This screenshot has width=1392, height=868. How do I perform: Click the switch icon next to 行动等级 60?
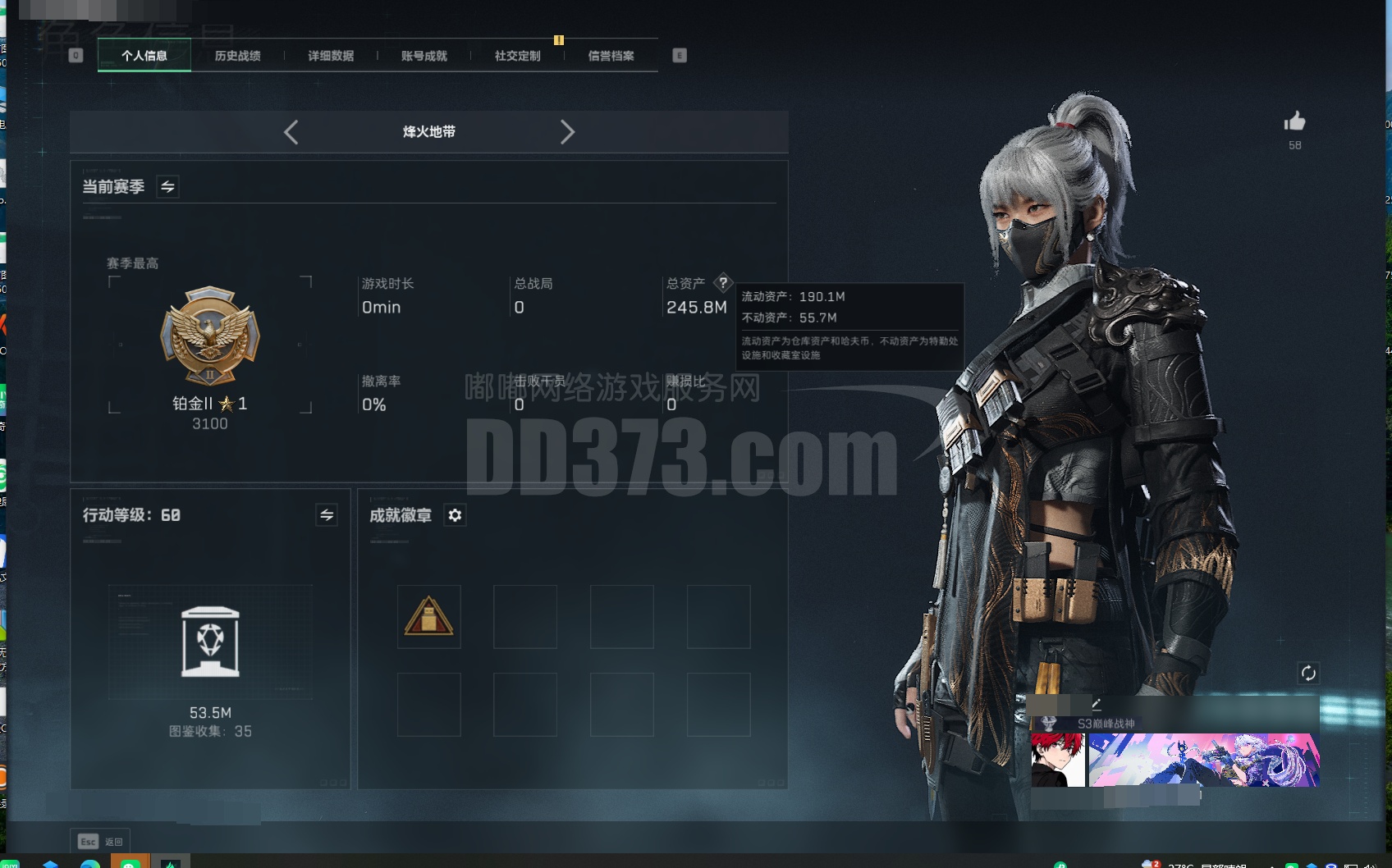(326, 516)
